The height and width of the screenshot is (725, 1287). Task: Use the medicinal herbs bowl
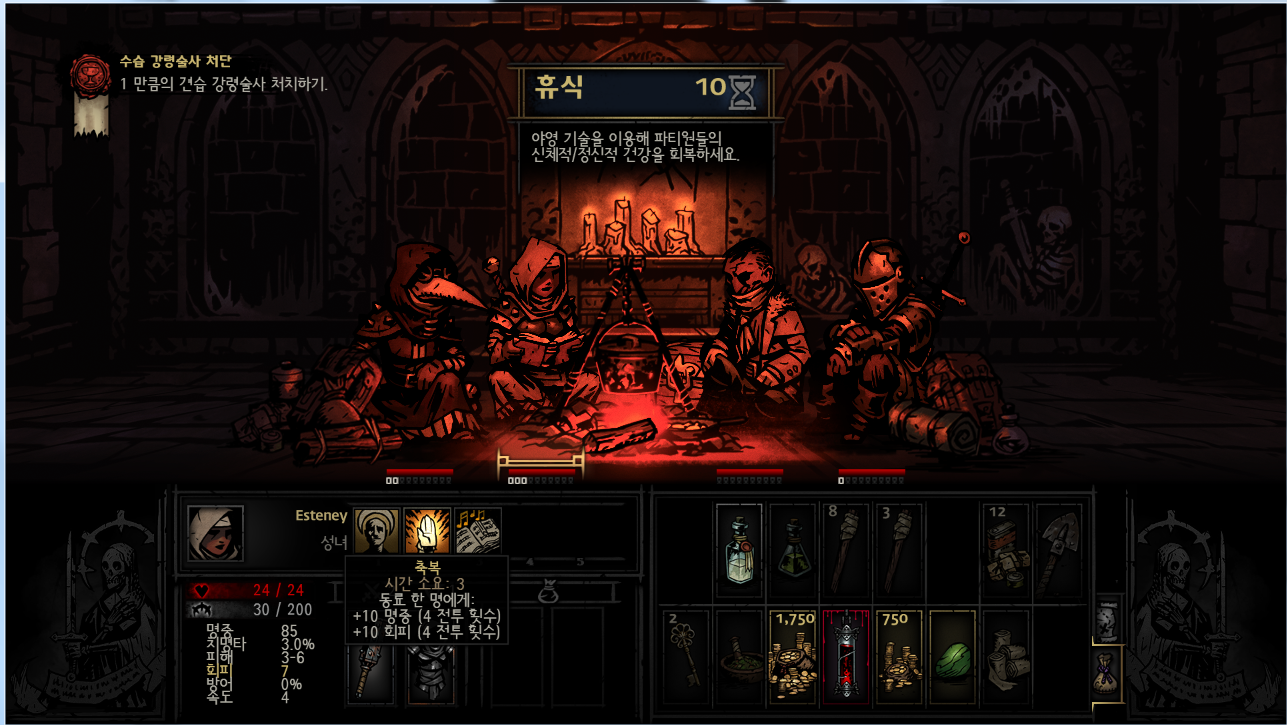[x=739, y=656]
